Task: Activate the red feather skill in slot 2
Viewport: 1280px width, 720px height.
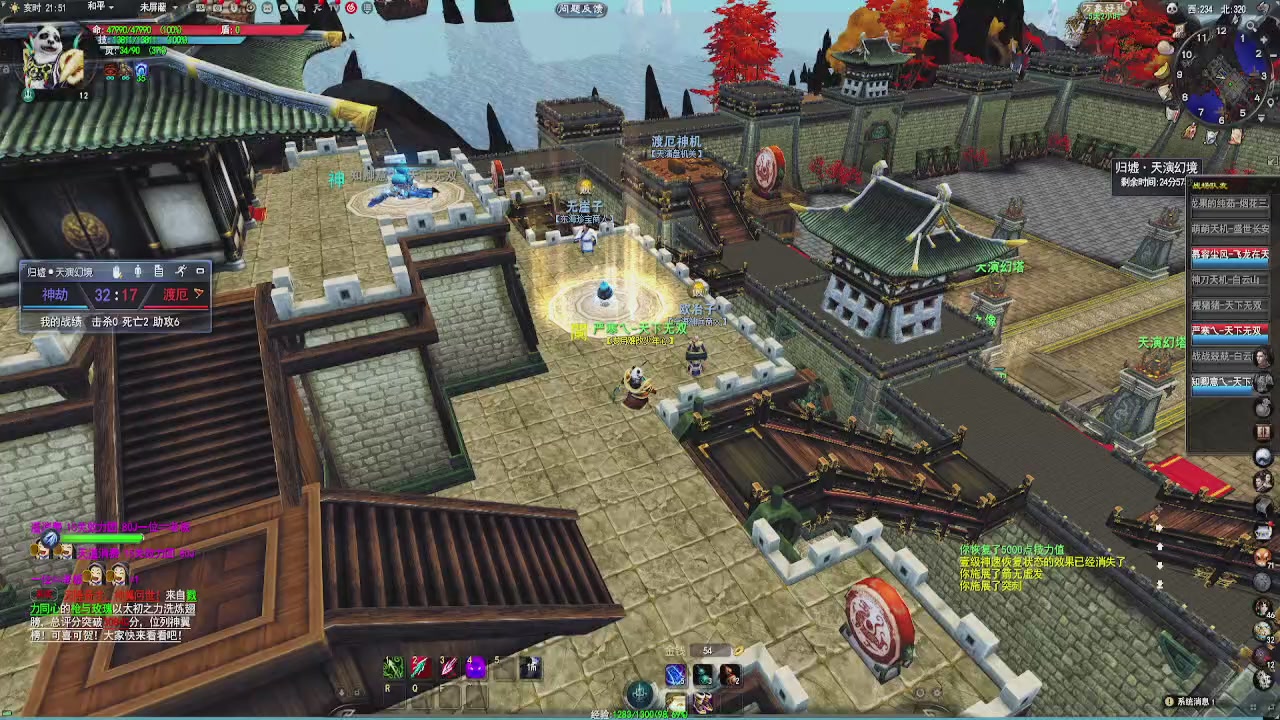Action: 419,666
